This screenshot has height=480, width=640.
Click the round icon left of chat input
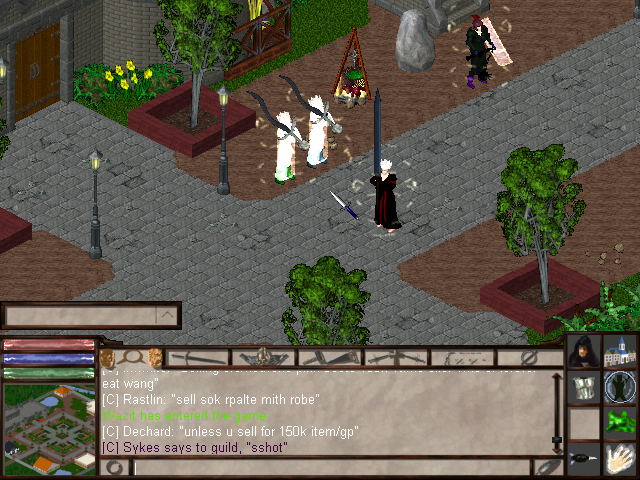point(115,467)
